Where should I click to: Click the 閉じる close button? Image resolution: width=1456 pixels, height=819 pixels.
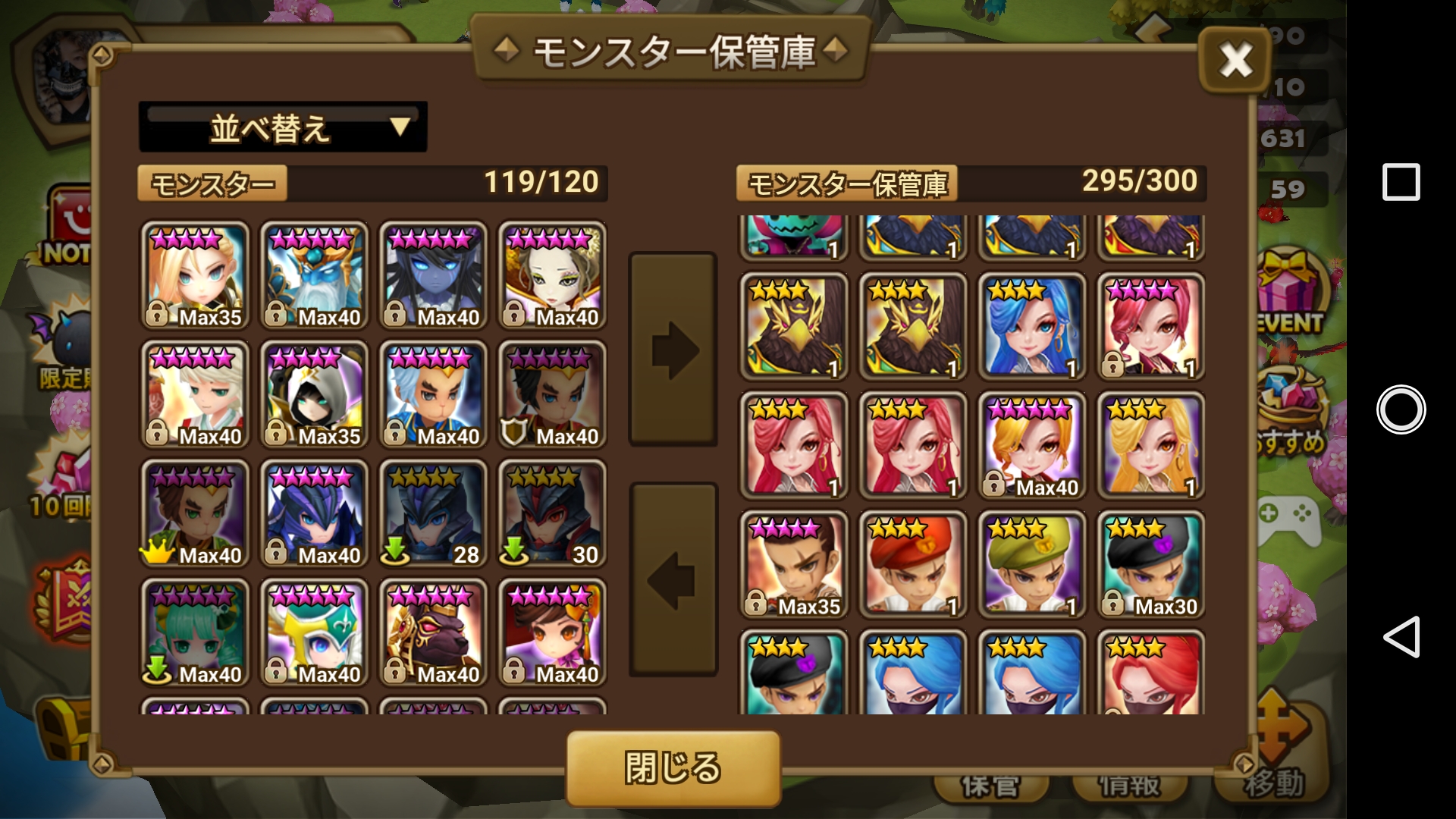[673, 767]
